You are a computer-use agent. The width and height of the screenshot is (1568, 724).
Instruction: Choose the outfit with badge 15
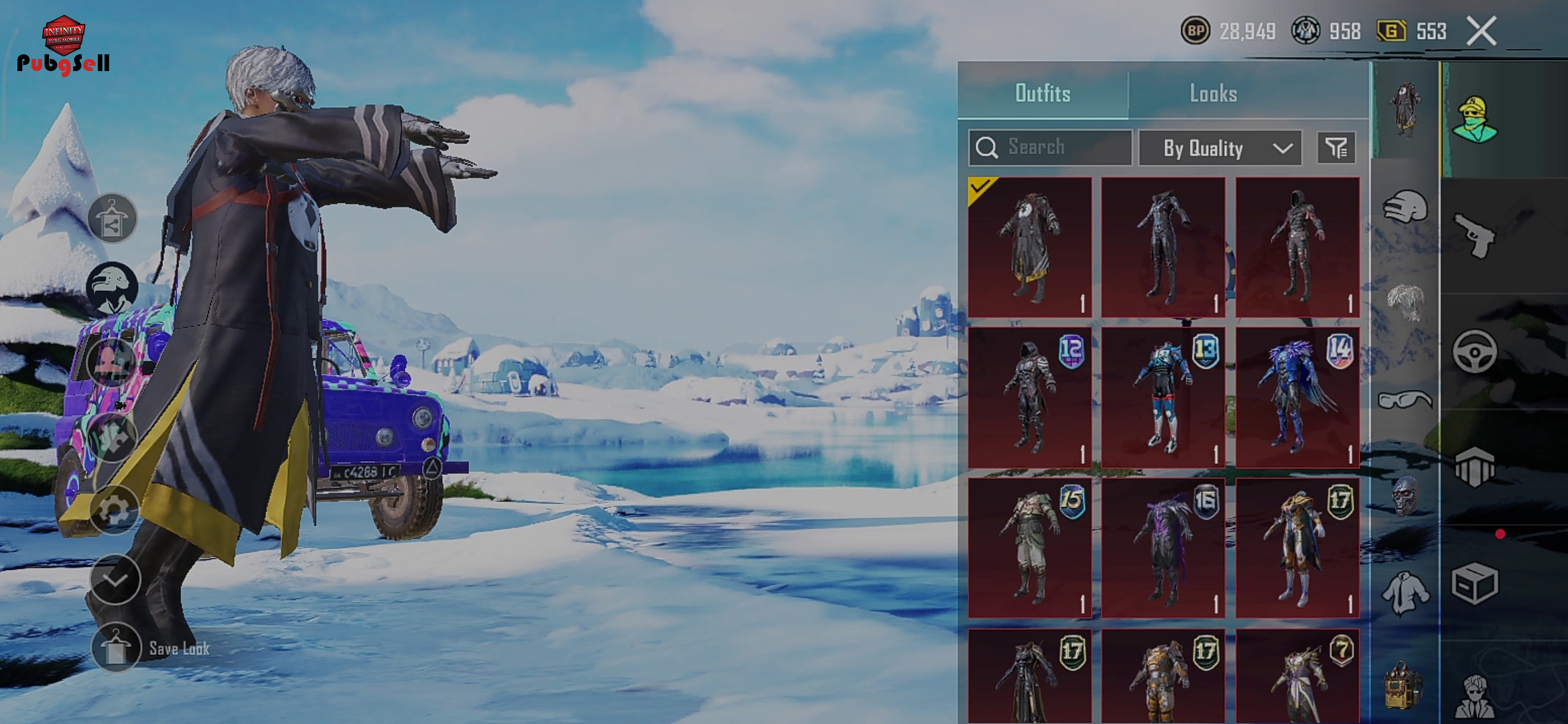point(1030,548)
